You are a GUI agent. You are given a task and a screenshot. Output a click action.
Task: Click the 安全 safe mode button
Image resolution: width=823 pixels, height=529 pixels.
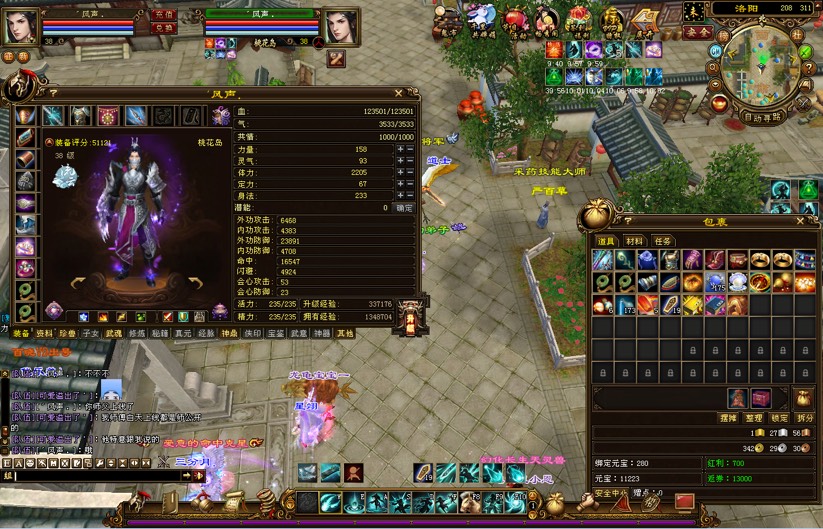(x=698, y=32)
